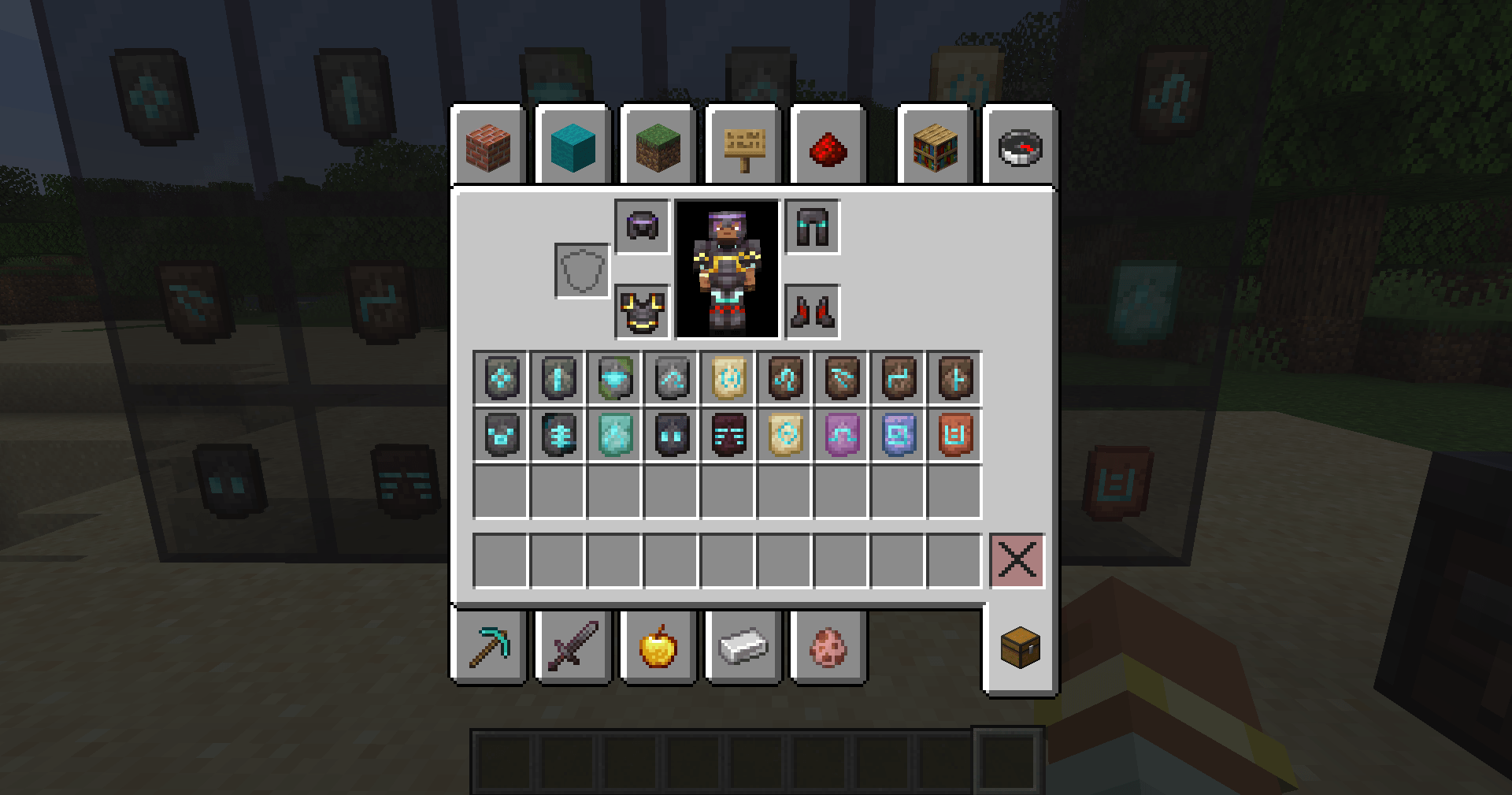Image resolution: width=1512 pixels, height=795 pixels.
Task: Select the wither-faced dark trim template
Action: 728,434
